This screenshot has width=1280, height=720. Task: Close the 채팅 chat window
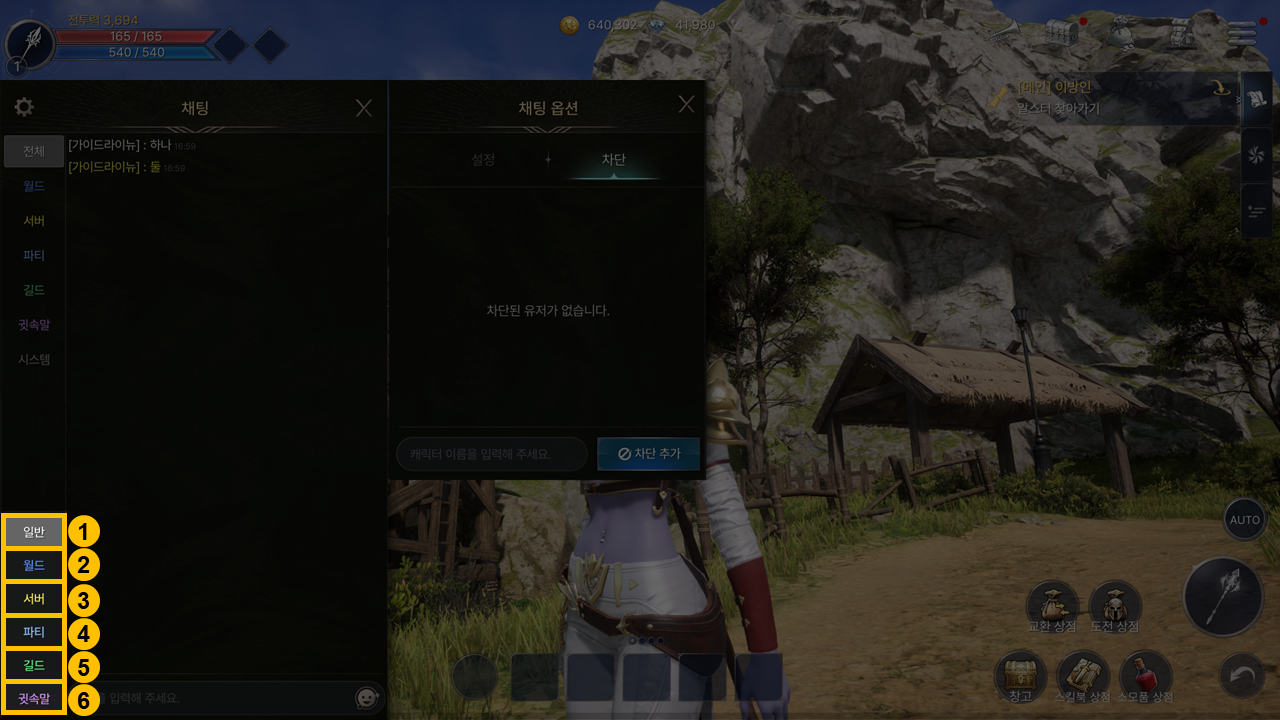click(364, 108)
